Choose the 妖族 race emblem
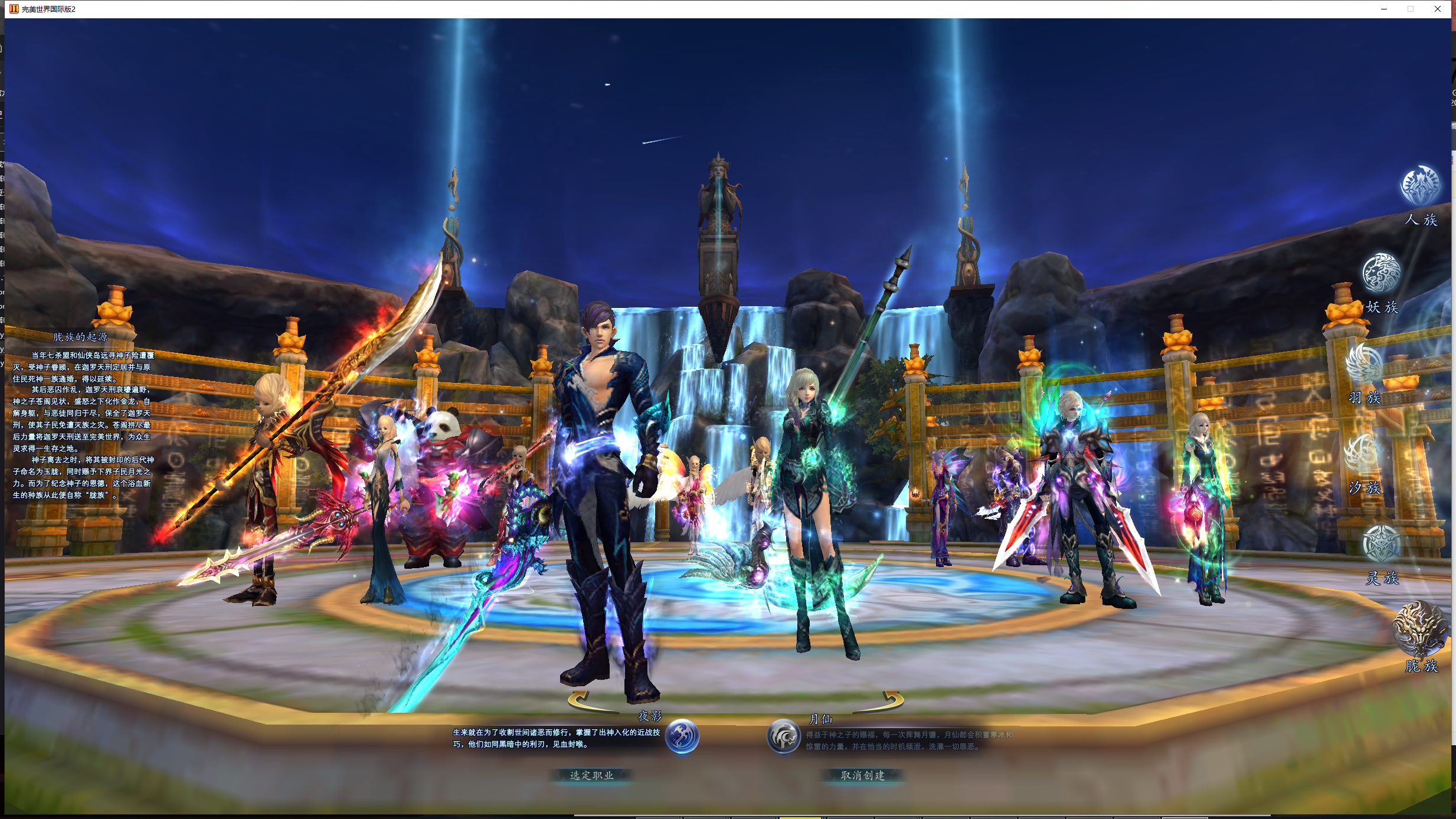 point(1381,273)
